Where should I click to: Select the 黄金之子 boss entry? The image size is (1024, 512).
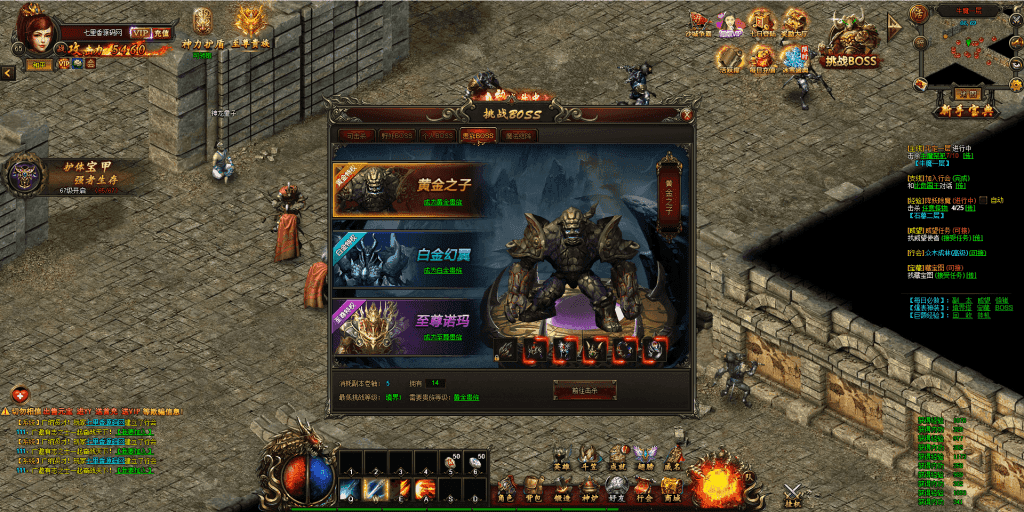(408, 189)
